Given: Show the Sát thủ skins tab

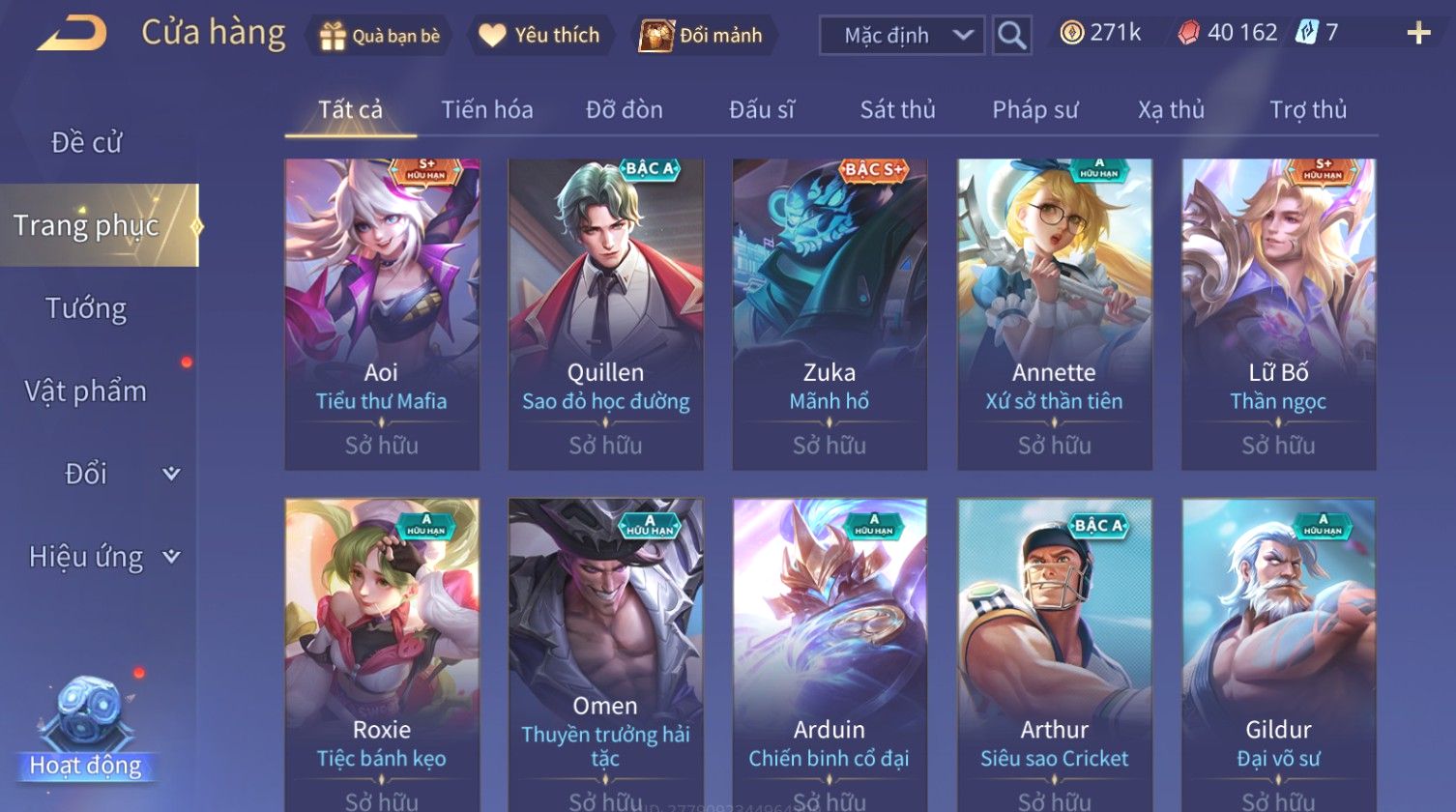Looking at the screenshot, I should (x=897, y=109).
